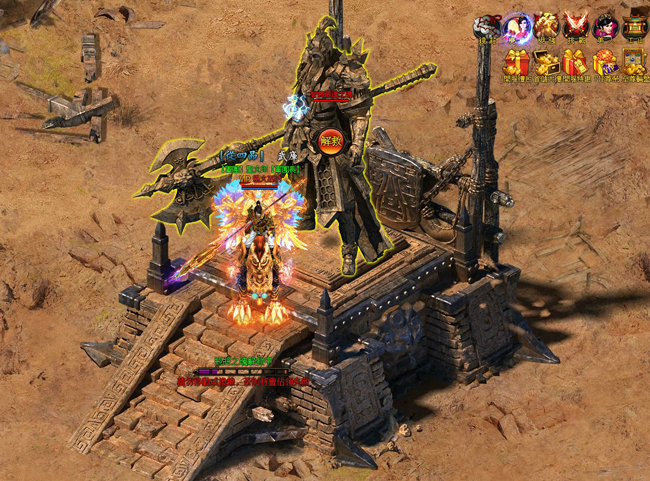Open the slot machine with gold icon
The image size is (650, 481).
634,62
